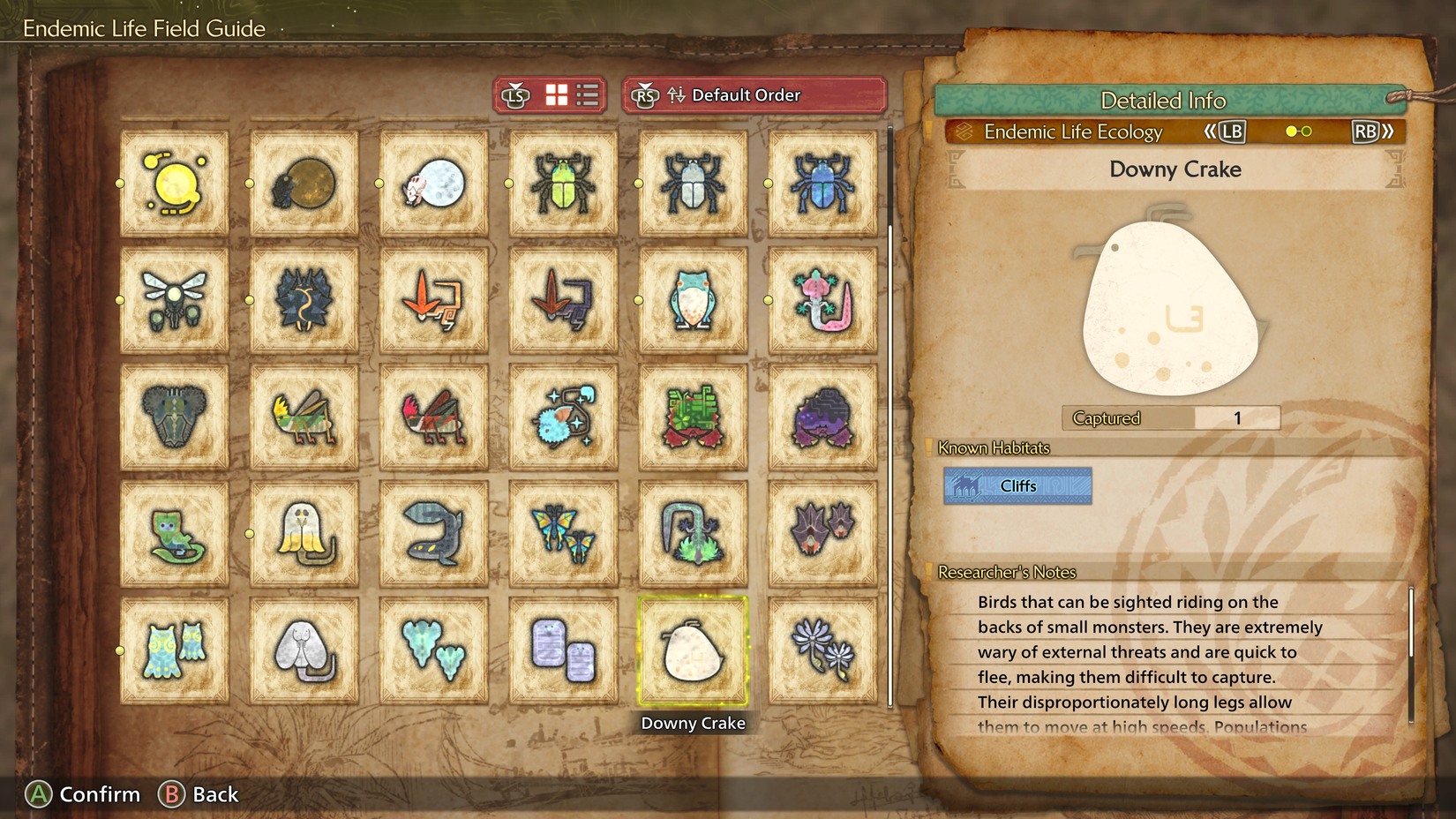
Task: Select the yellow Vigorwasp orb icon
Action: 174,184
